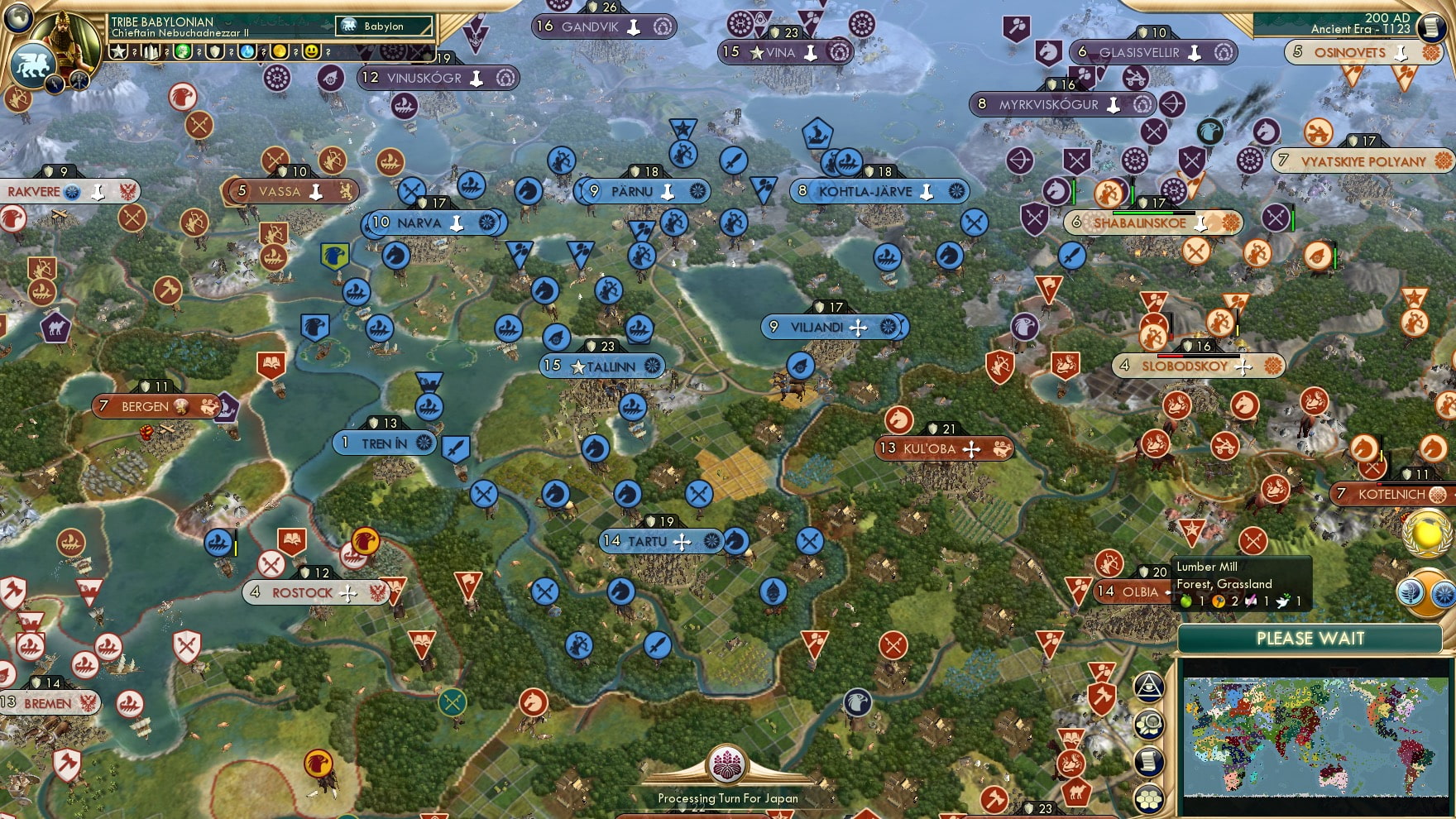View gold details via the coin icon
The height and width of the screenshot is (819, 1456).
coord(278,50)
